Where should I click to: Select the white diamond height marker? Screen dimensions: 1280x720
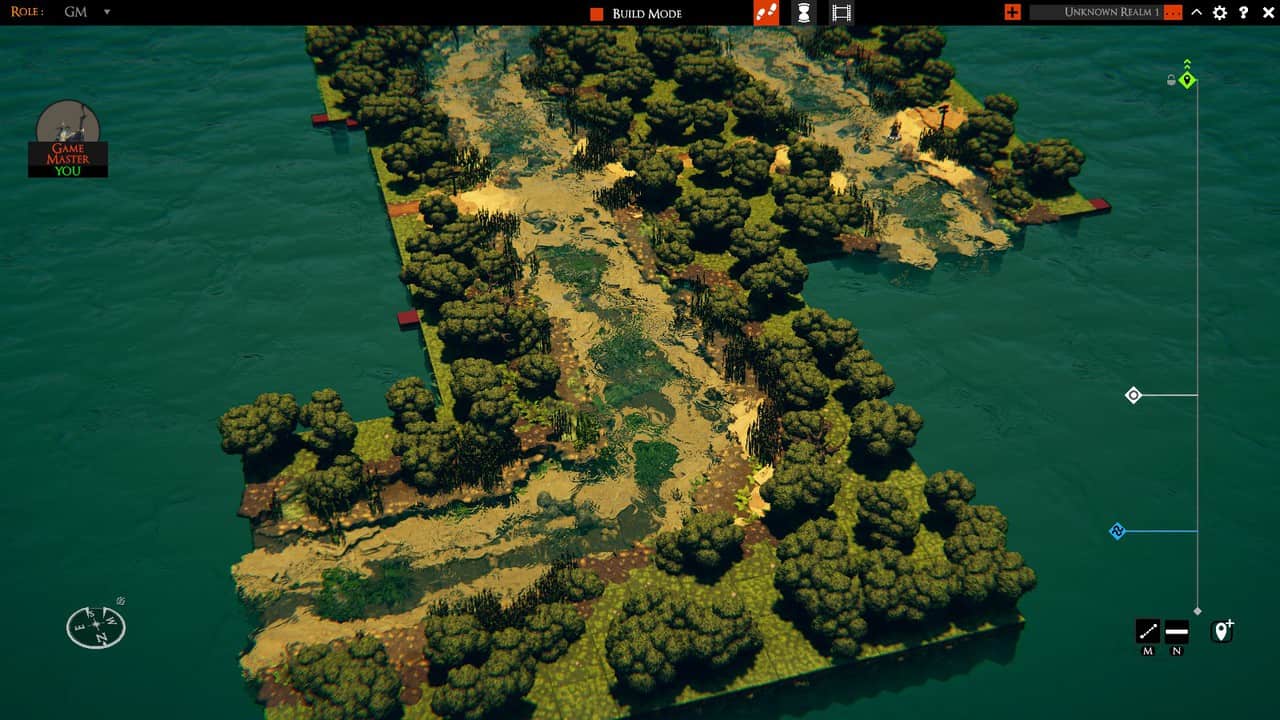point(1133,395)
